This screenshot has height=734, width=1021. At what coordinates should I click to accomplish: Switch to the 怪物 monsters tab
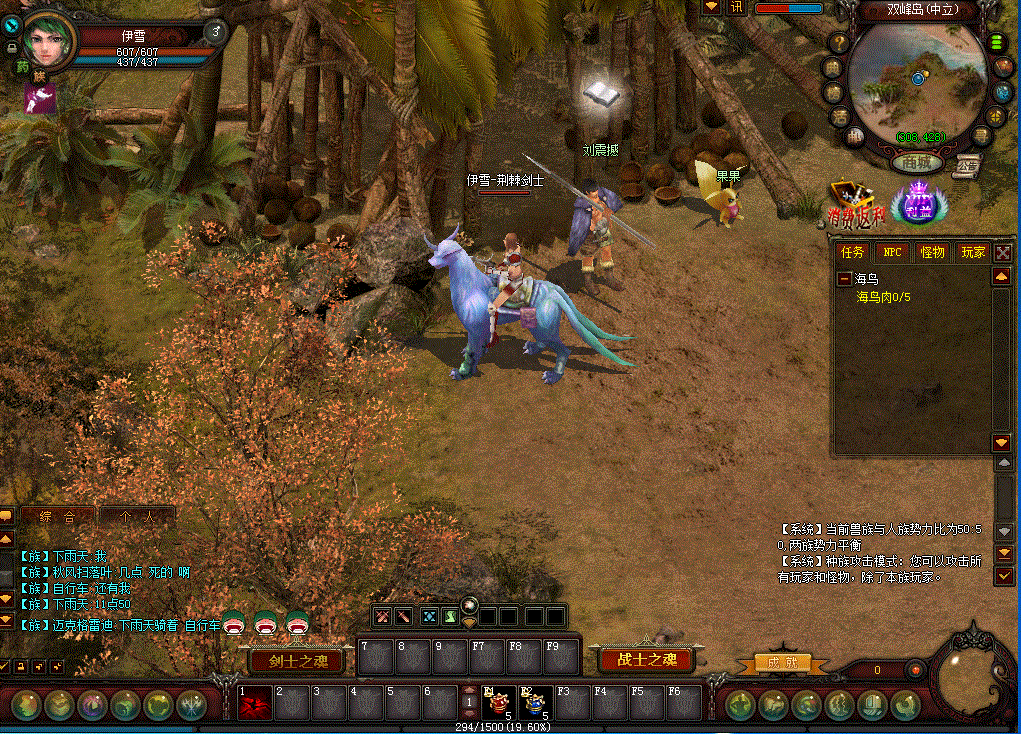[x=932, y=252]
